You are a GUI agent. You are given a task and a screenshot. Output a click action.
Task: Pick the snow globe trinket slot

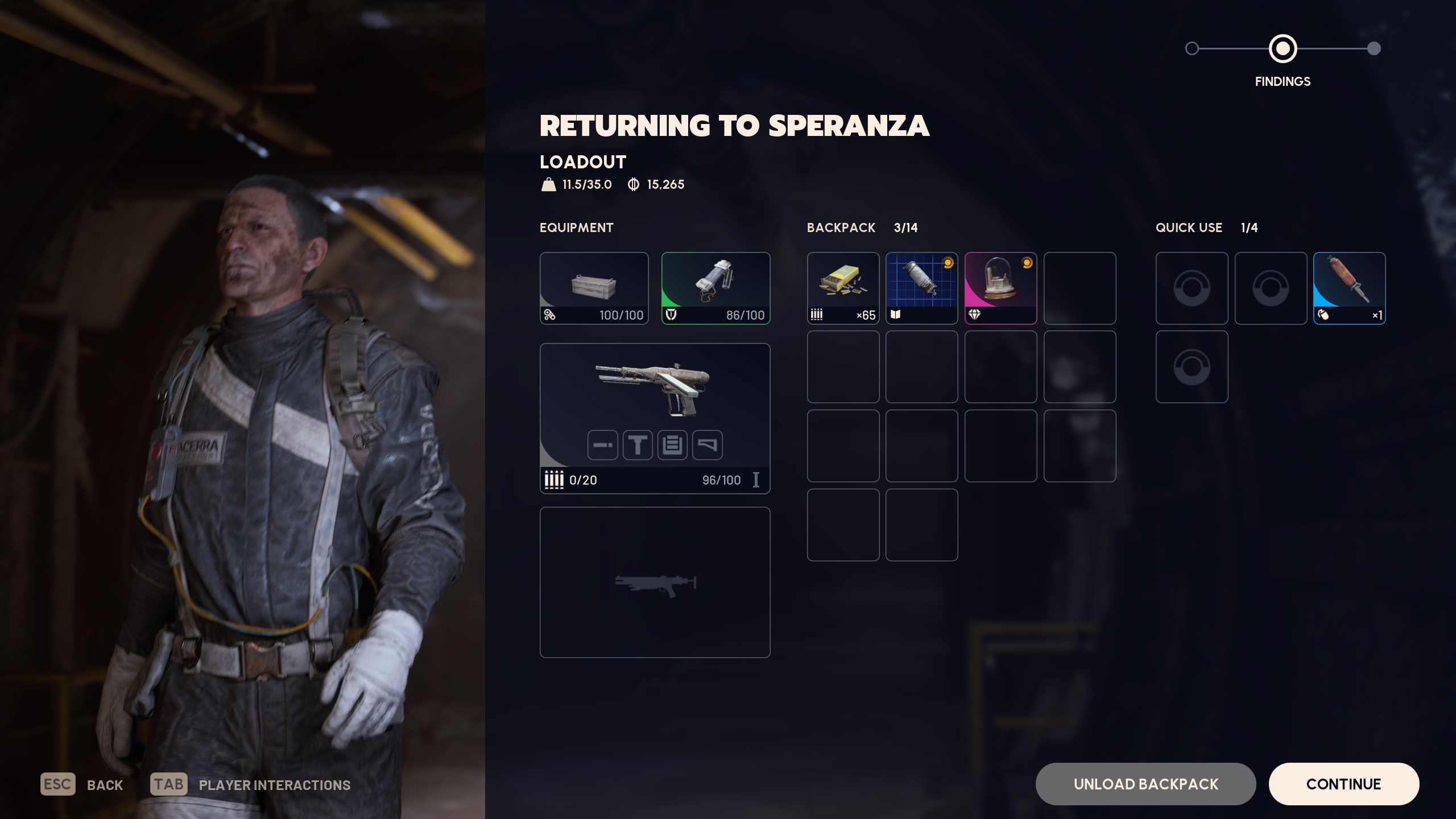pos(1000,288)
